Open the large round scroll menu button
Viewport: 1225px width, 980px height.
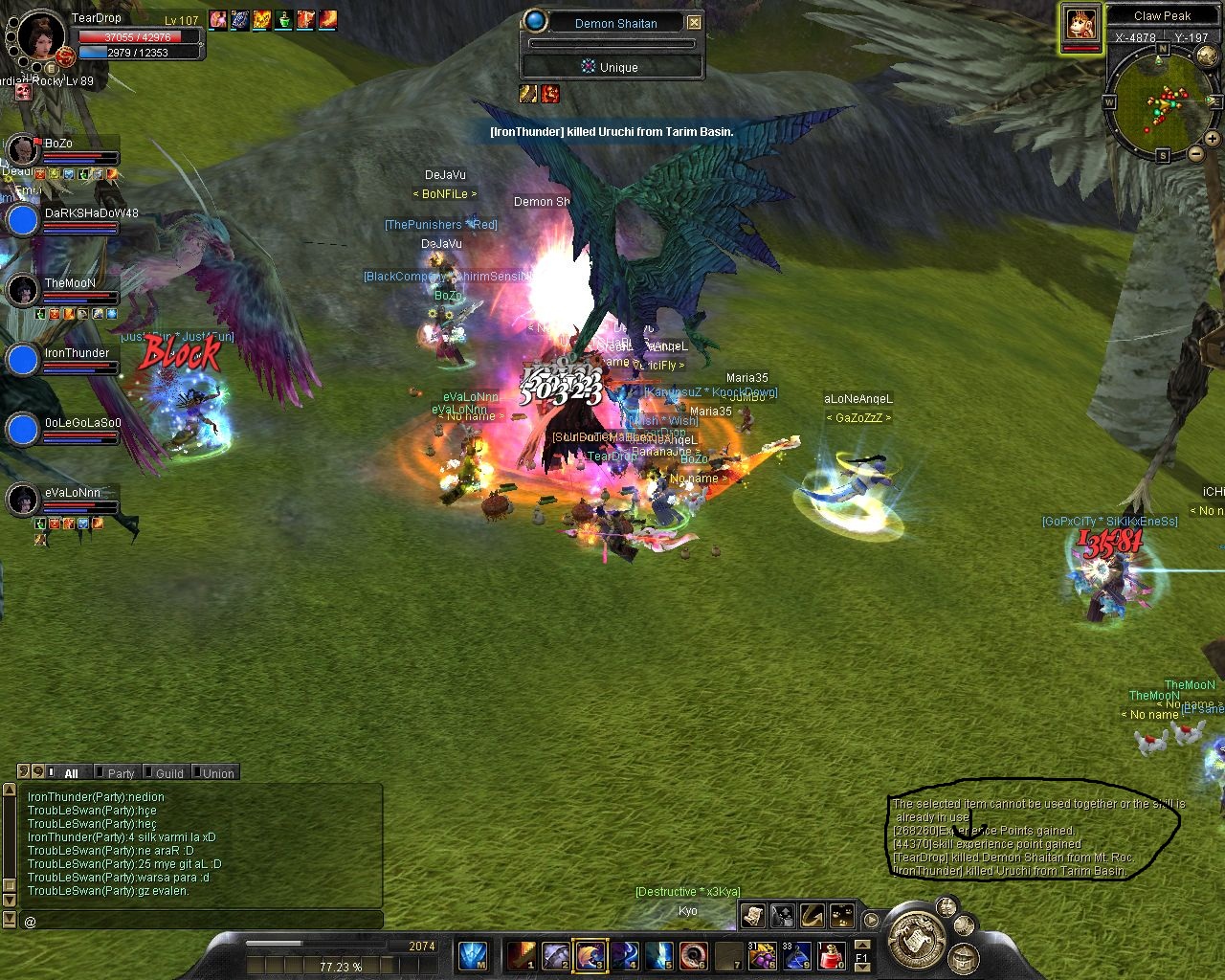coord(916,936)
